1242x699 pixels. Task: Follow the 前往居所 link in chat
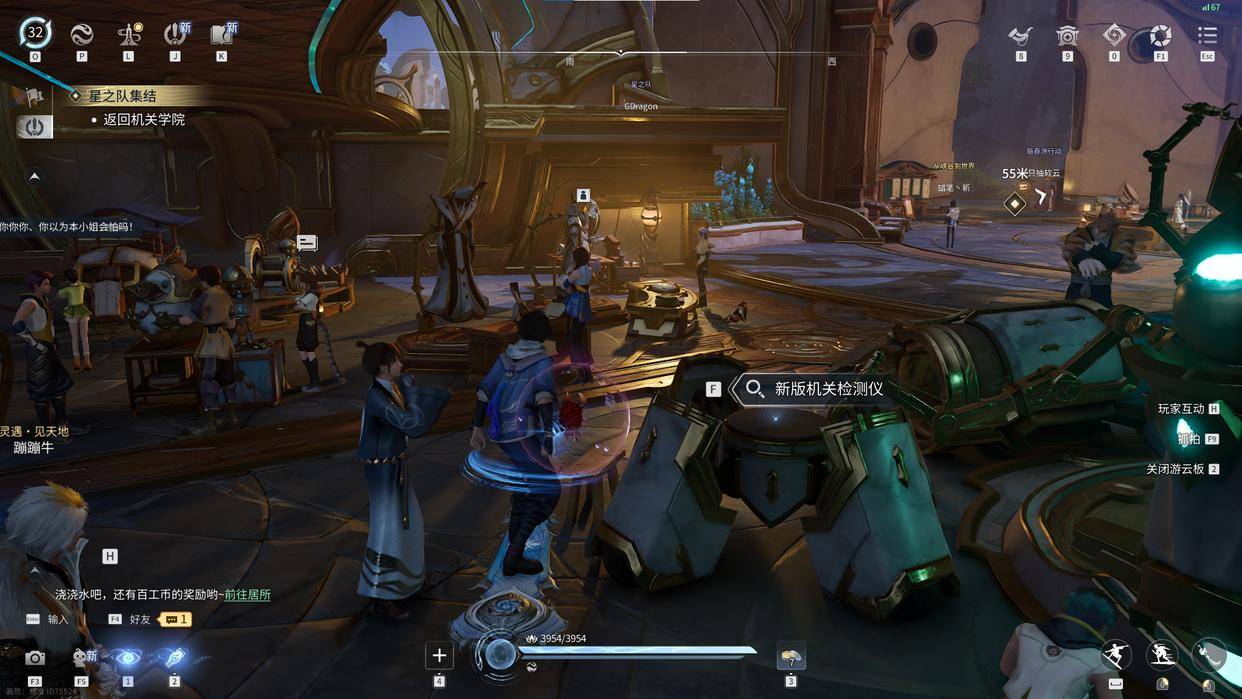click(x=247, y=594)
